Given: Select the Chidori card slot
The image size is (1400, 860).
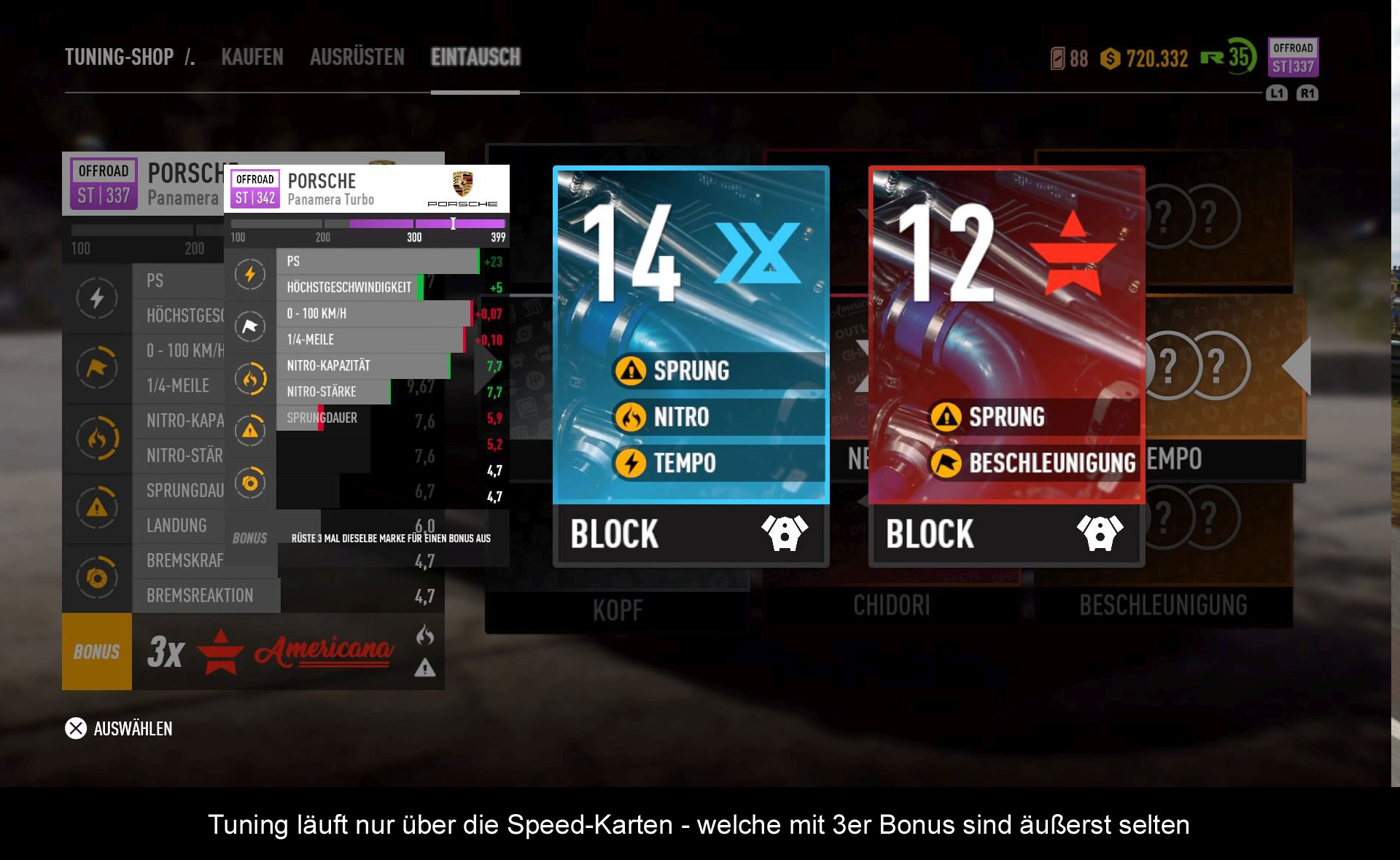Looking at the screenshot, I should pos(891,605).
